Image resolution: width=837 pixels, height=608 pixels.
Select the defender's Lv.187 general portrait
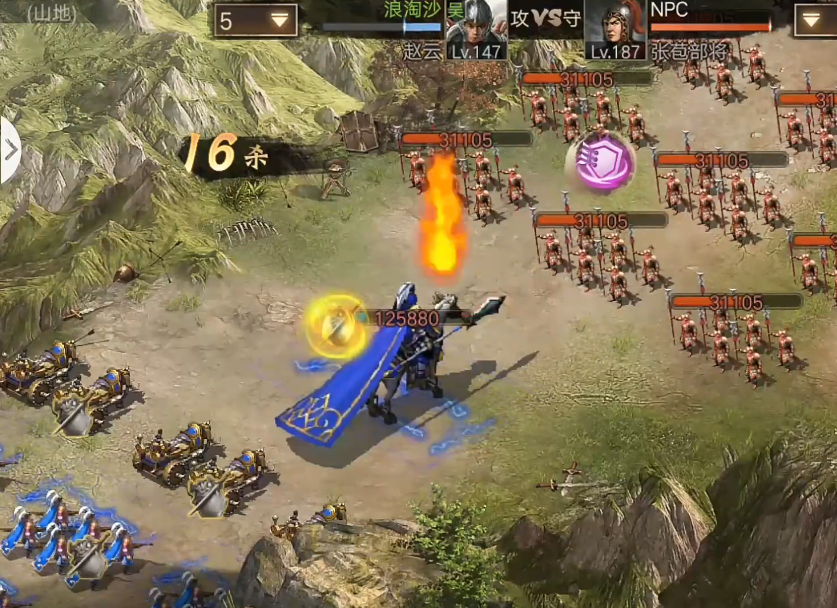pyautogui.click(x=614, y=29)
